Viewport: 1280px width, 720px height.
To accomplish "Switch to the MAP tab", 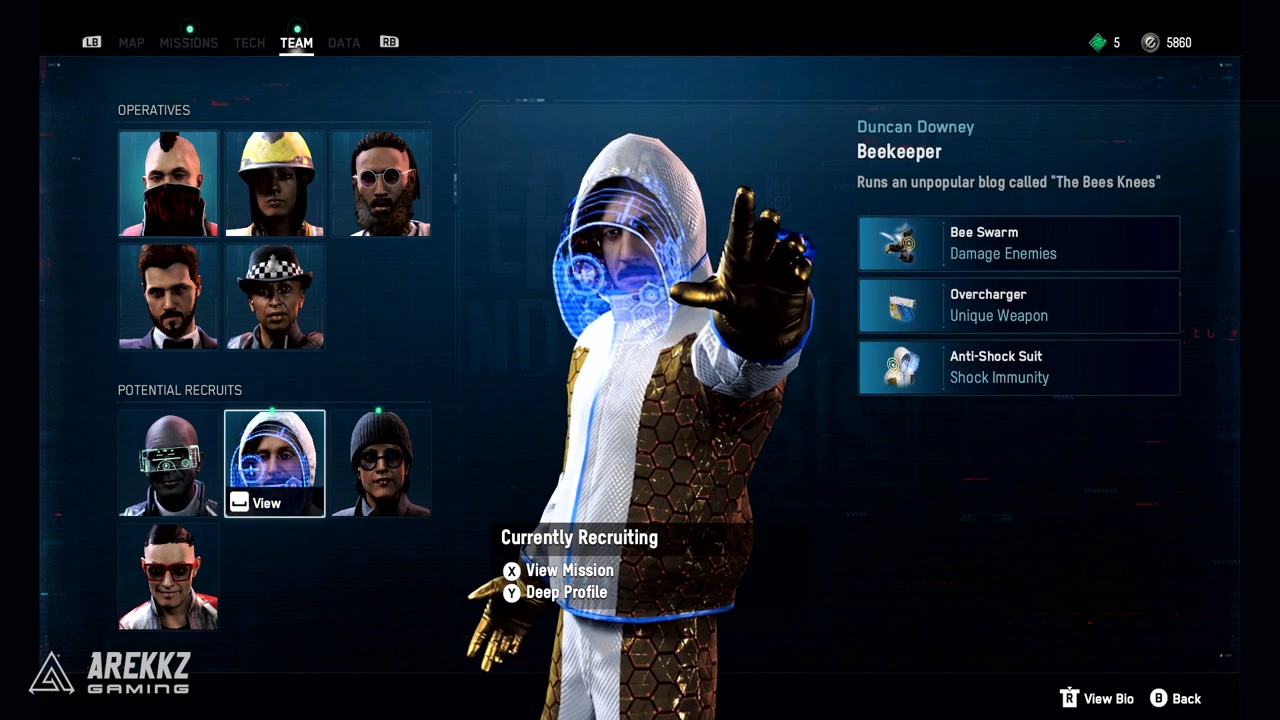I will [x=131, y=43].
